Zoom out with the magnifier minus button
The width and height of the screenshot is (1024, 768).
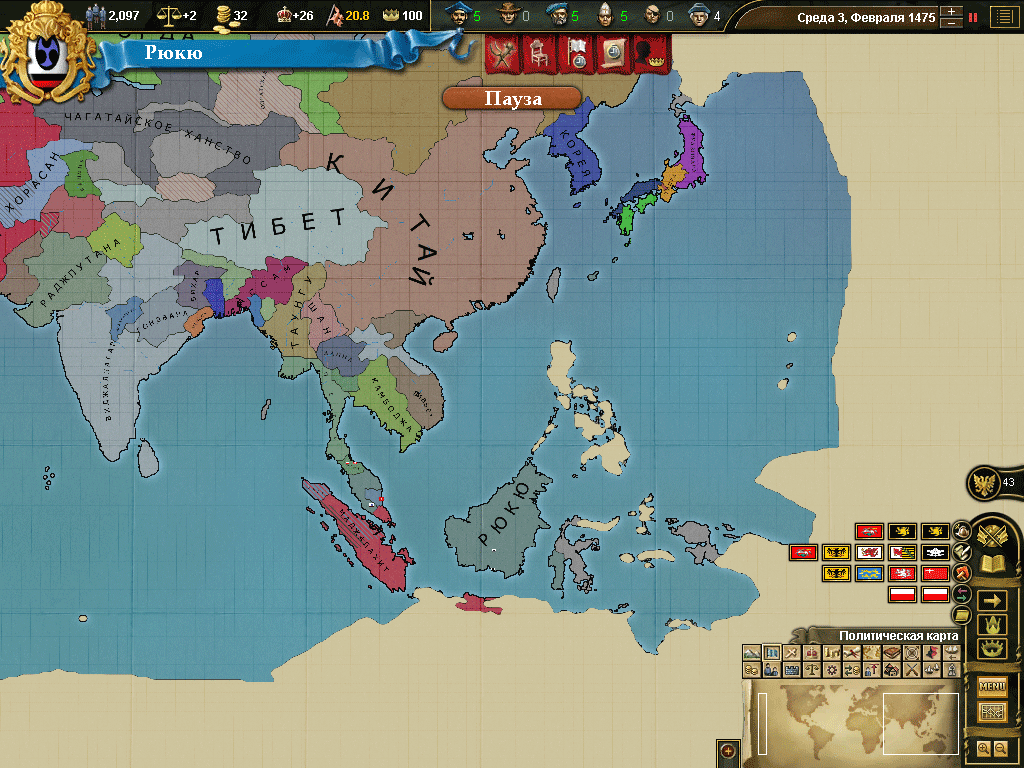[1000, 748]
